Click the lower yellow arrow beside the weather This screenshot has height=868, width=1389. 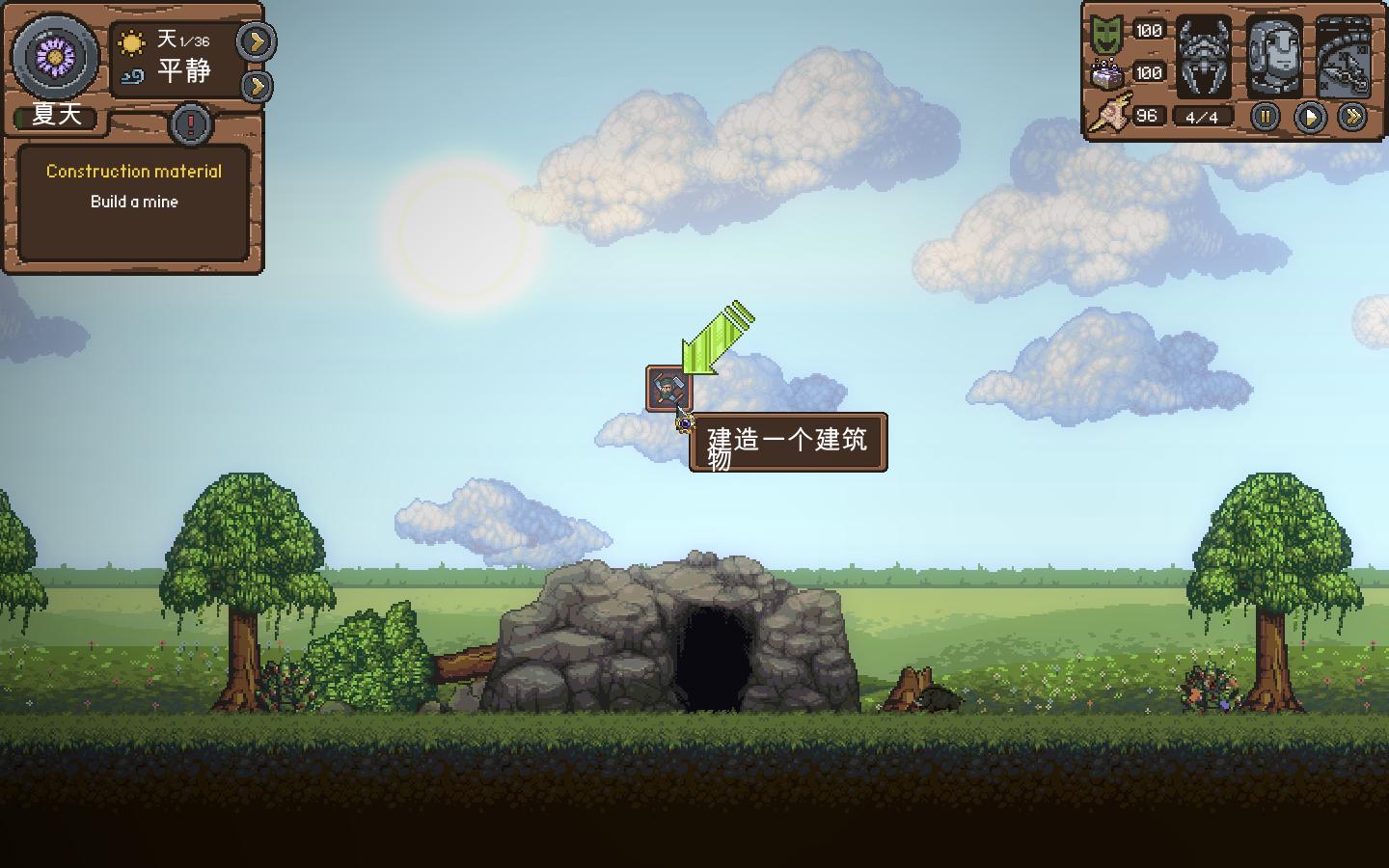[x=256, y=86]
